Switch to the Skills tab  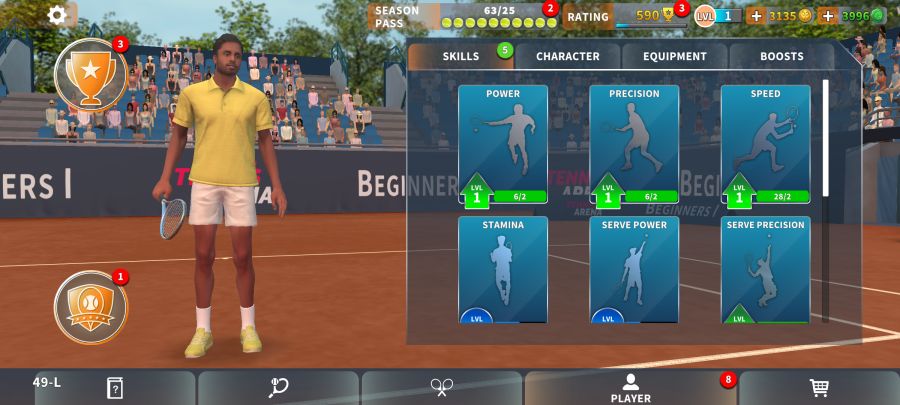pyautogui.click(x=461, y=57)
